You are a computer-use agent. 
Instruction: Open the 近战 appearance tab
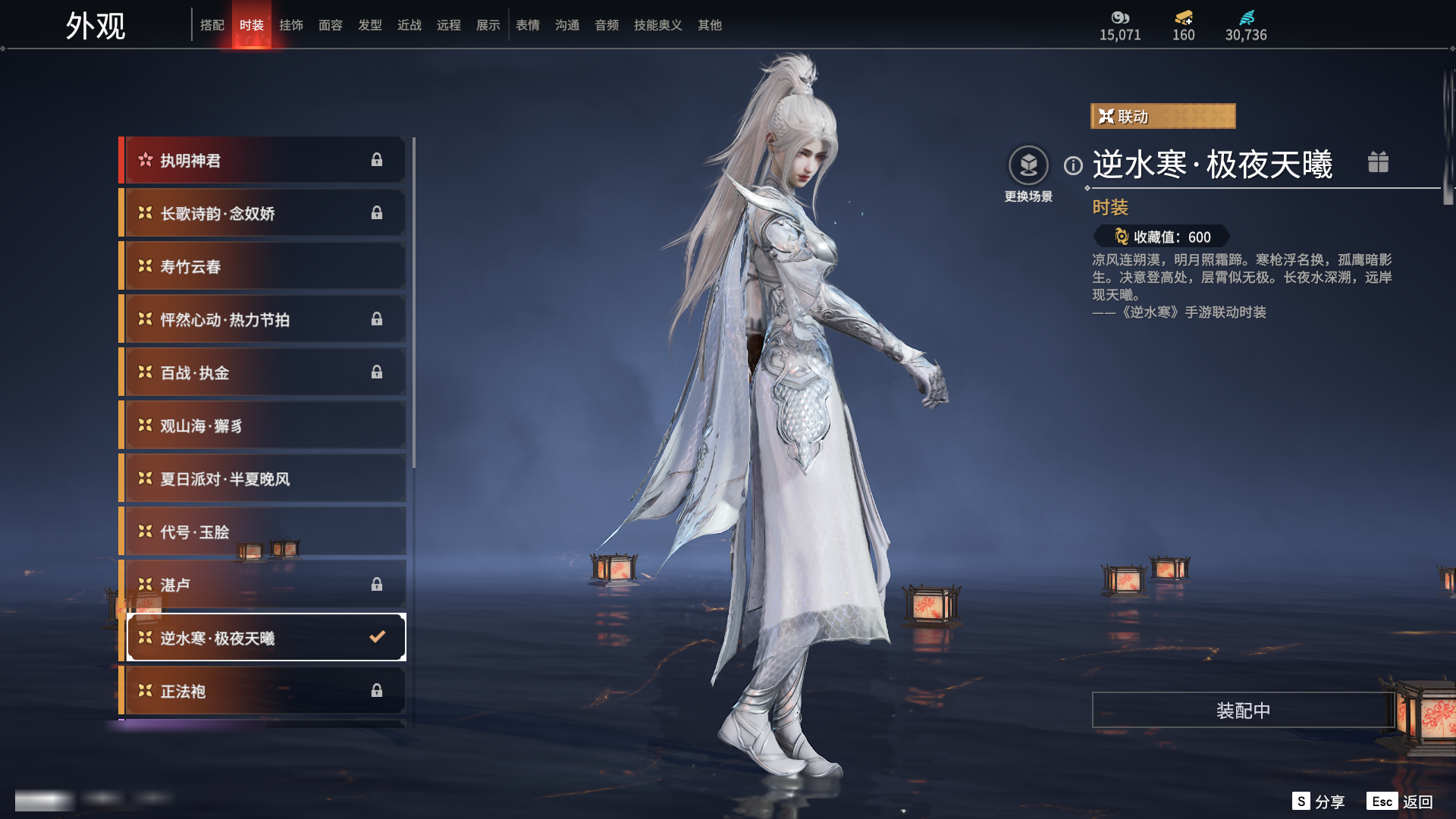point(409,25)
